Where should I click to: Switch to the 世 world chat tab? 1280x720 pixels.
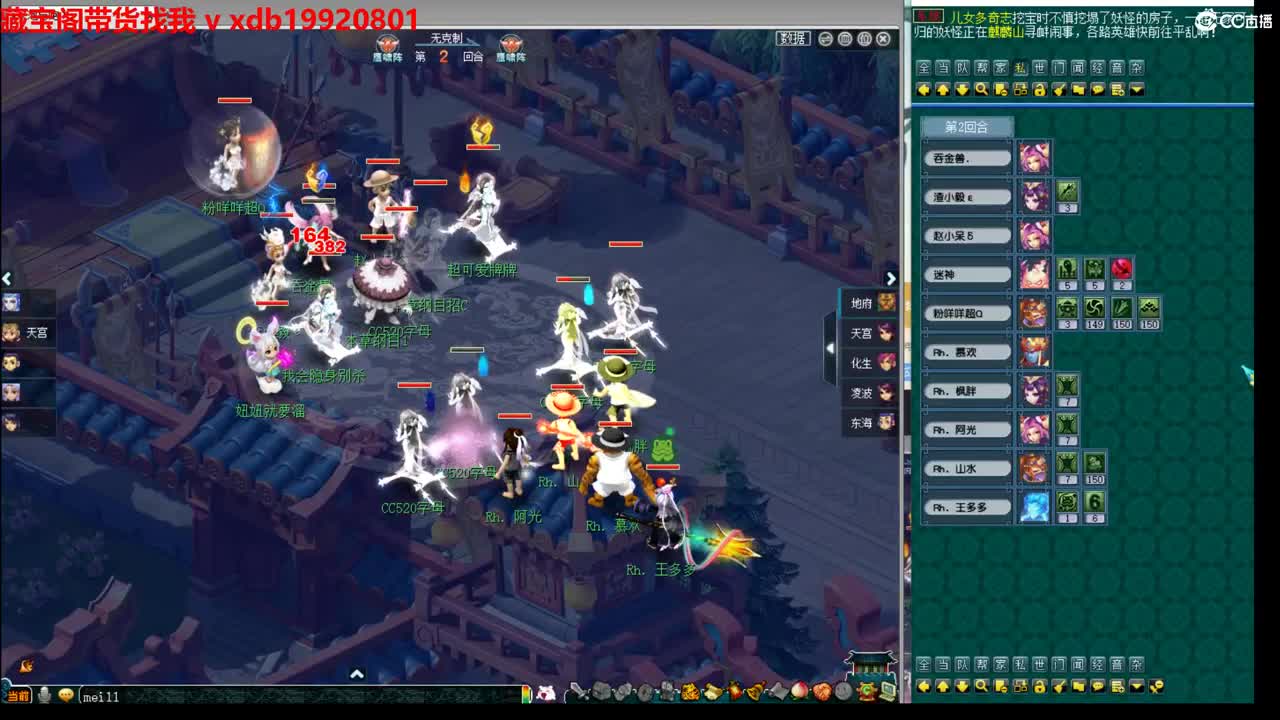(x=1041, y=69)
